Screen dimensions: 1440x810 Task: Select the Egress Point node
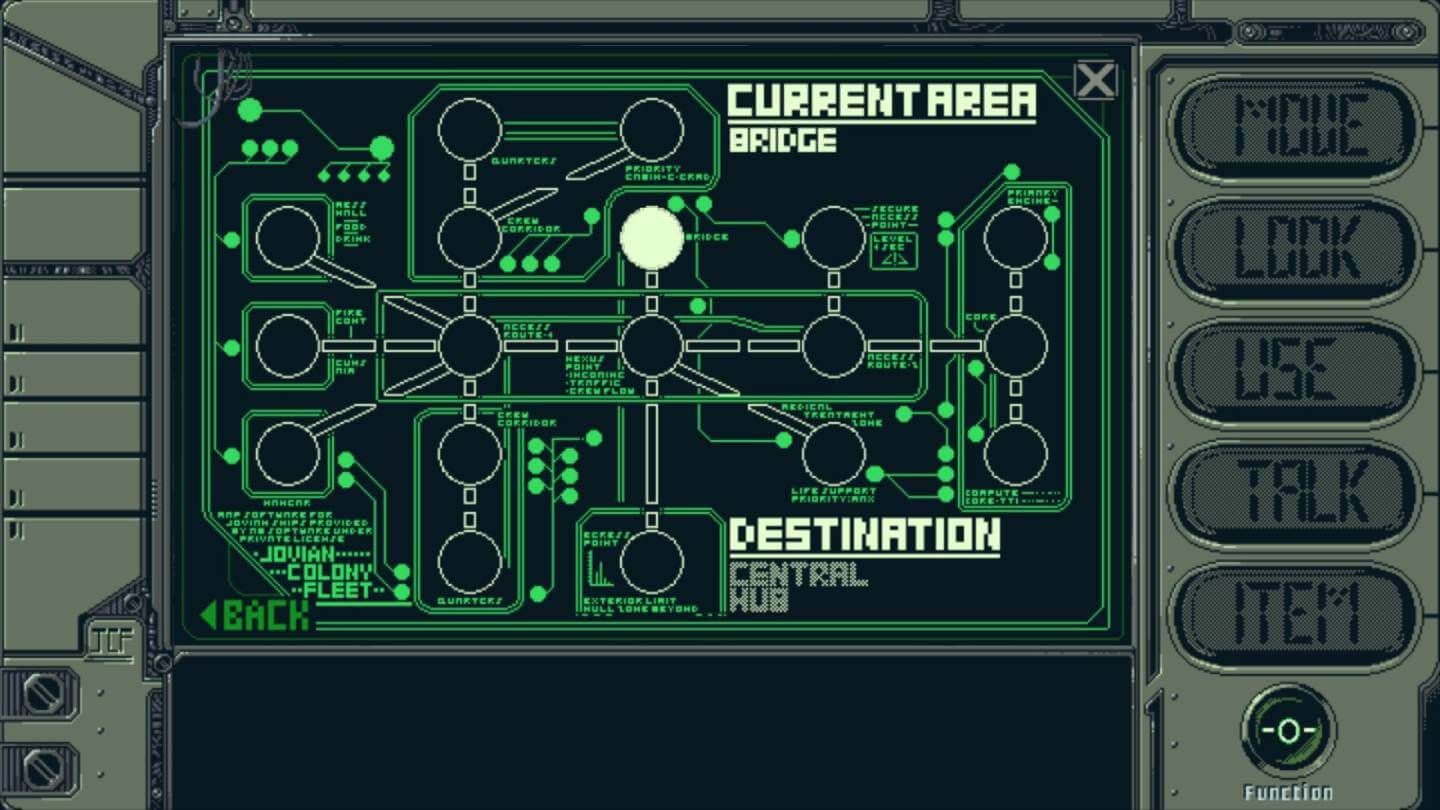pyautogui.click(x=652, y=561)
